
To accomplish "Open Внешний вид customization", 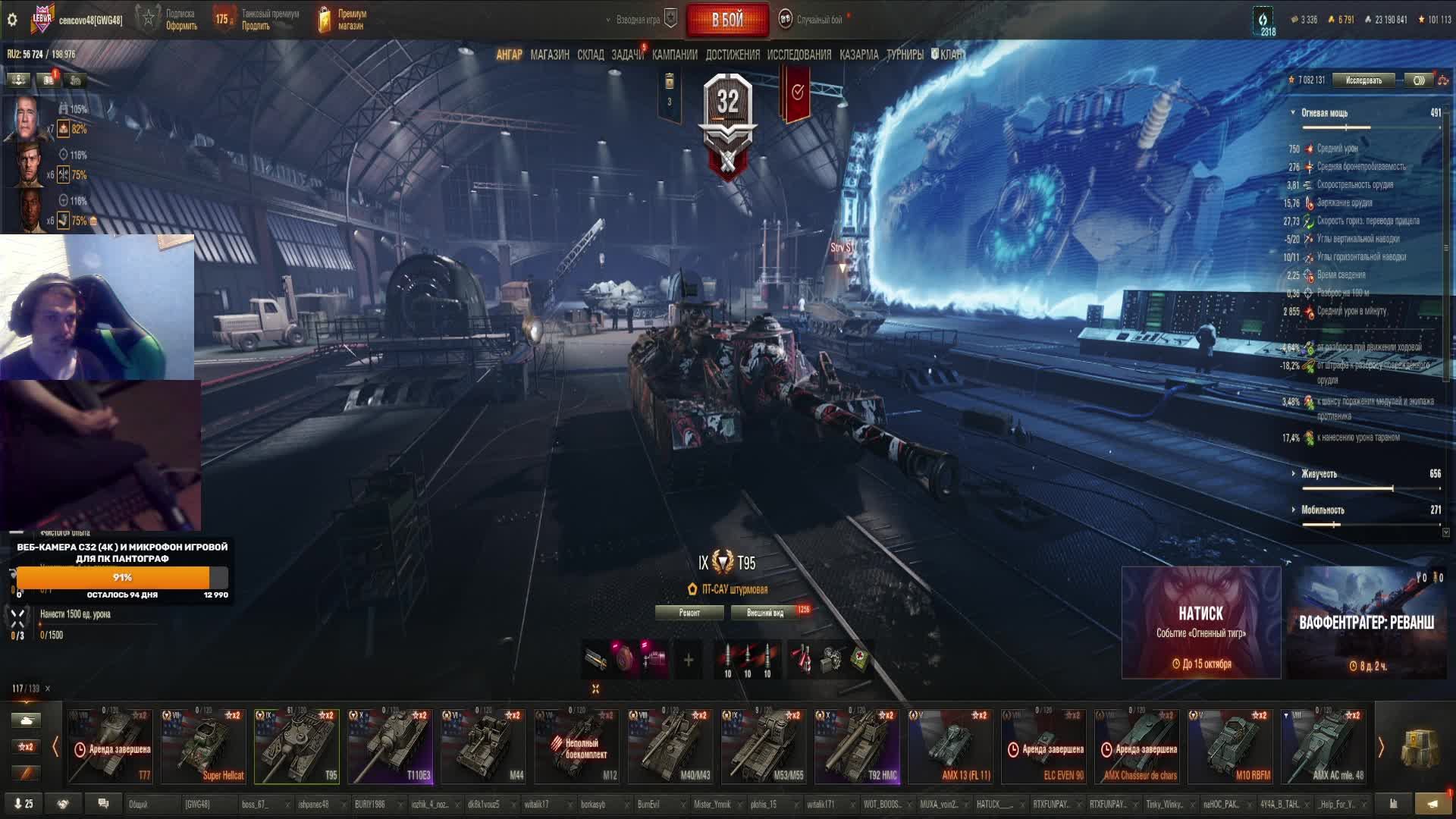I will point(765,613).
